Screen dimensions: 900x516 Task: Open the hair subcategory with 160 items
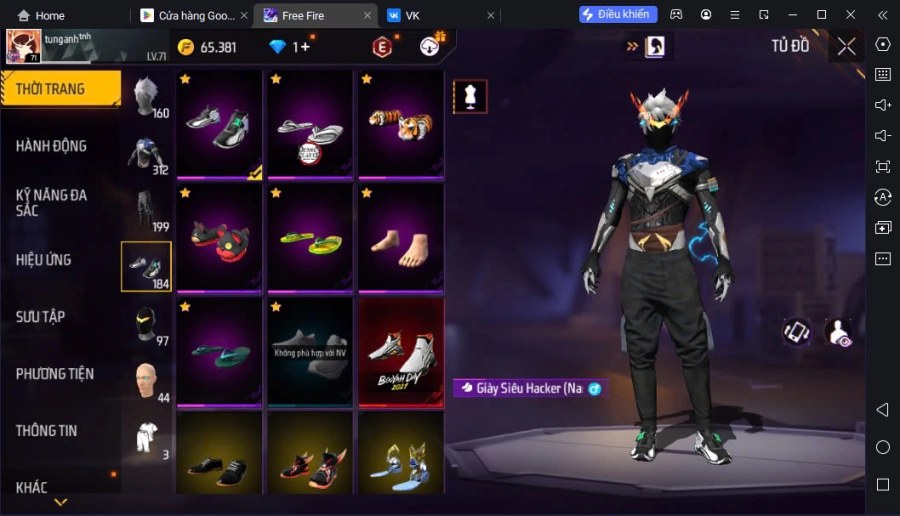[x=146, y=98]
